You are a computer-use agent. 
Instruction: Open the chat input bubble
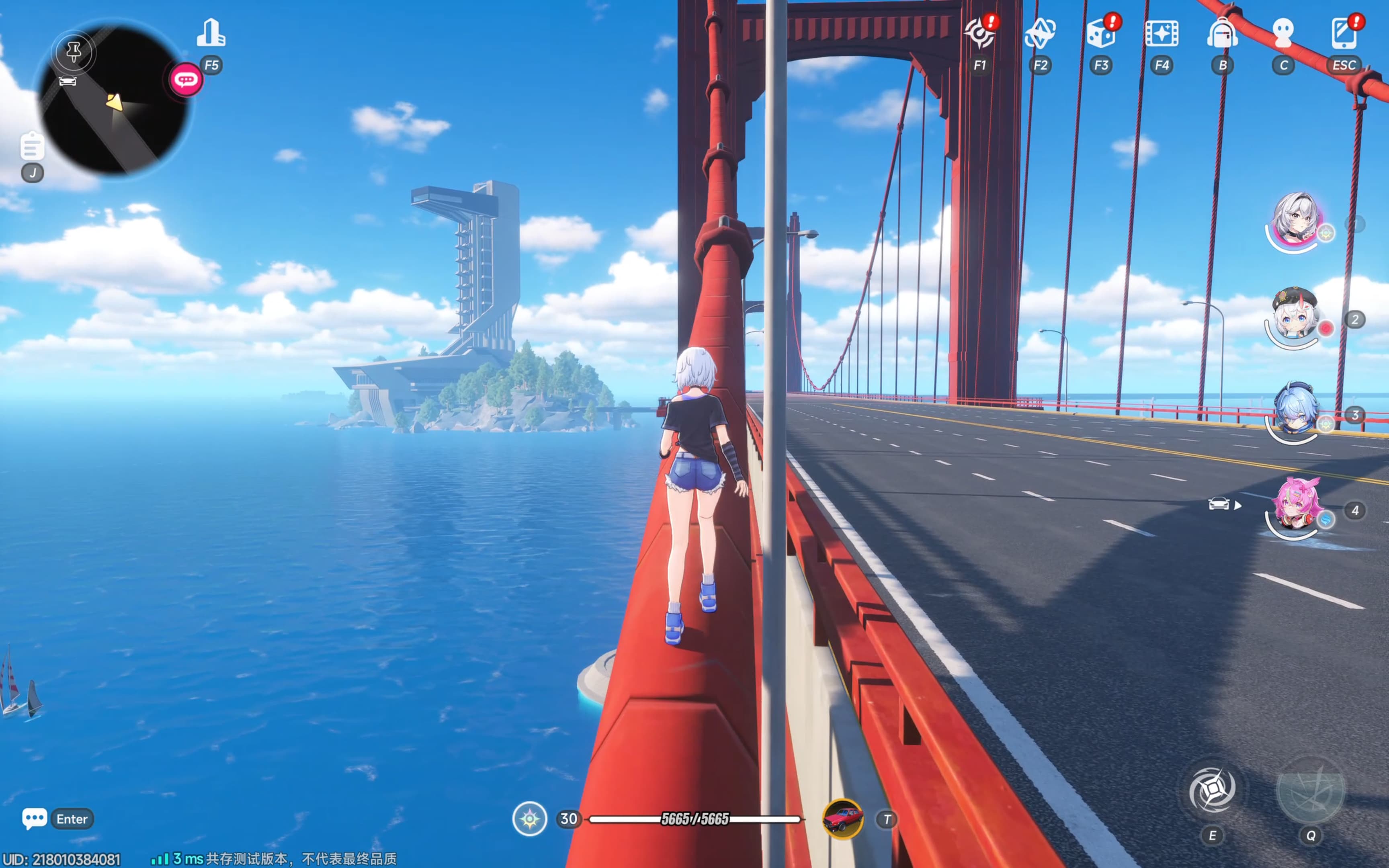(x=35, y=819)
